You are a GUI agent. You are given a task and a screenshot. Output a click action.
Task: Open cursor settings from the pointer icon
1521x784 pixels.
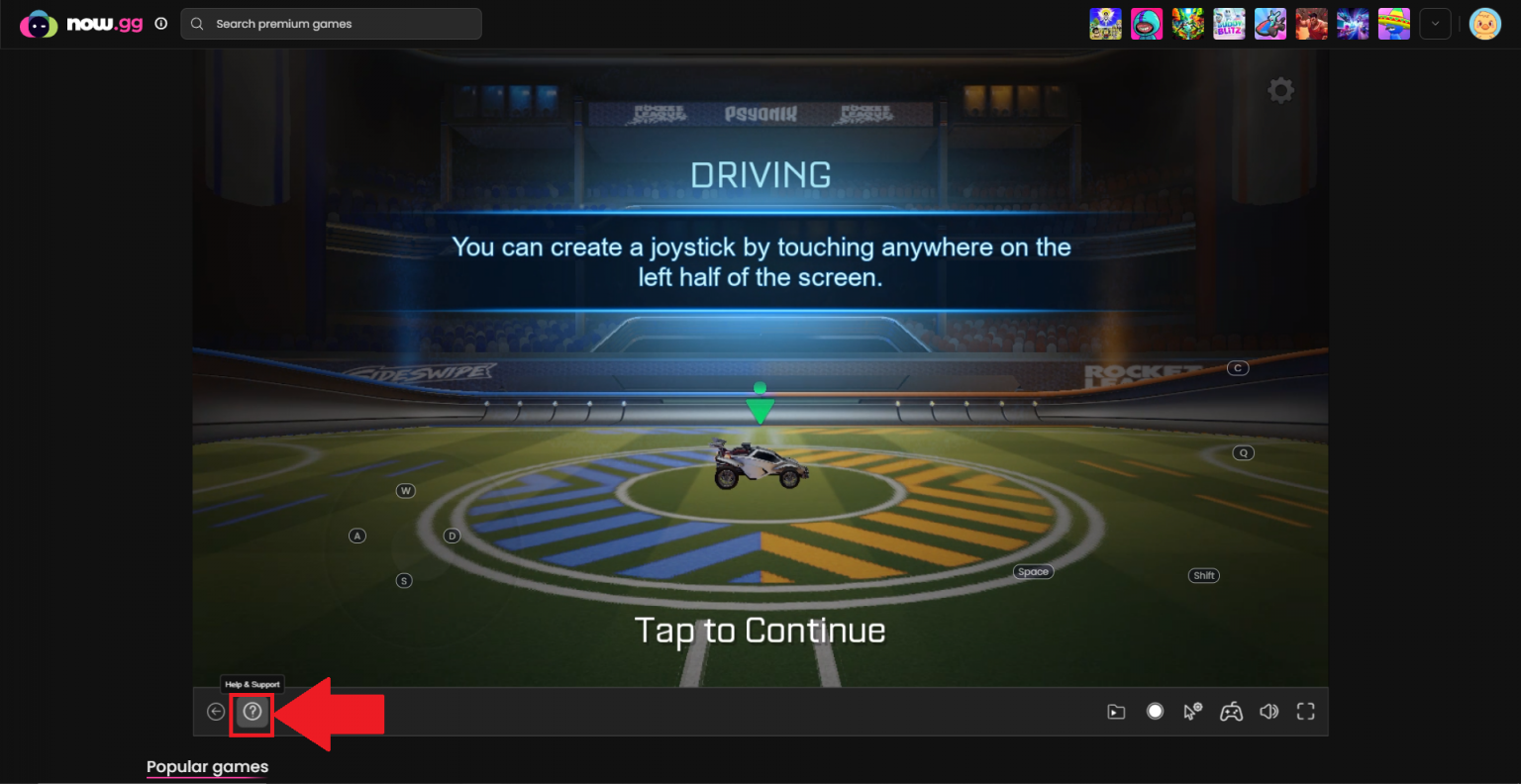pyautogui.click(x=1191, y=711)
